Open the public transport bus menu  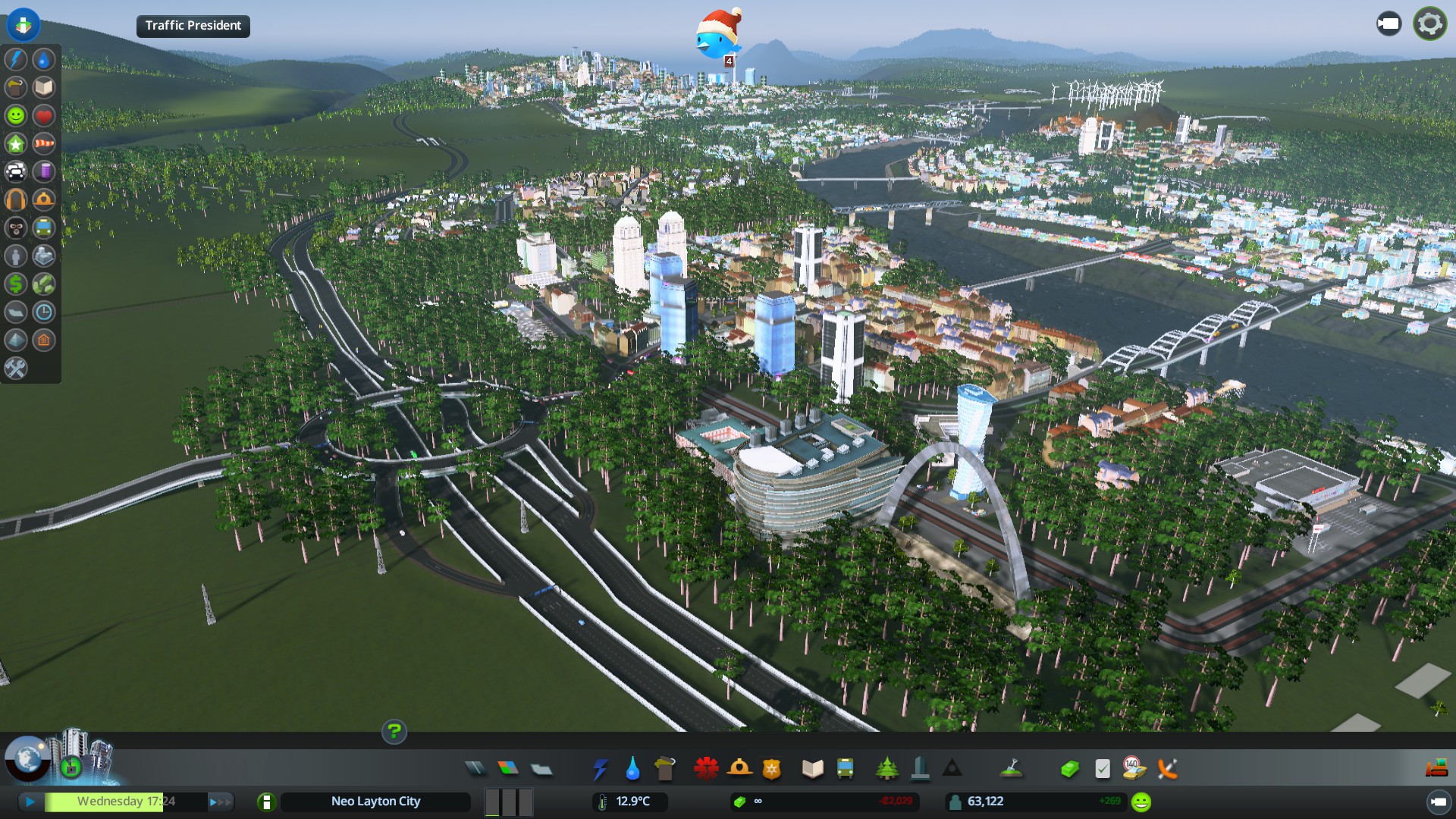pyautogui.click(x=845, y=769)
